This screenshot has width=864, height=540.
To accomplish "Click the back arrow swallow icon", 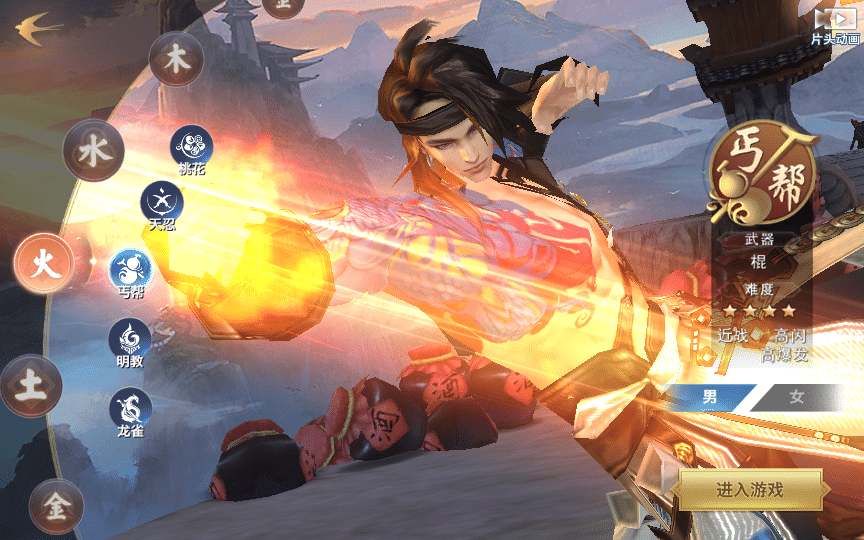I will (35, 26).
